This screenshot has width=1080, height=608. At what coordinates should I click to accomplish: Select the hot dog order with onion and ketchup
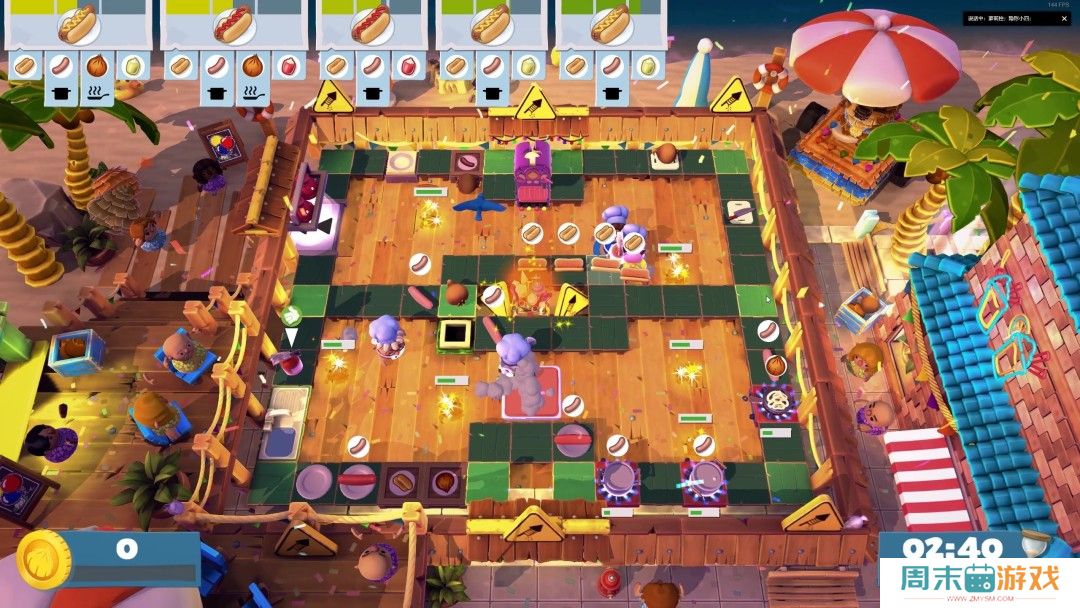tap(233, 24)
